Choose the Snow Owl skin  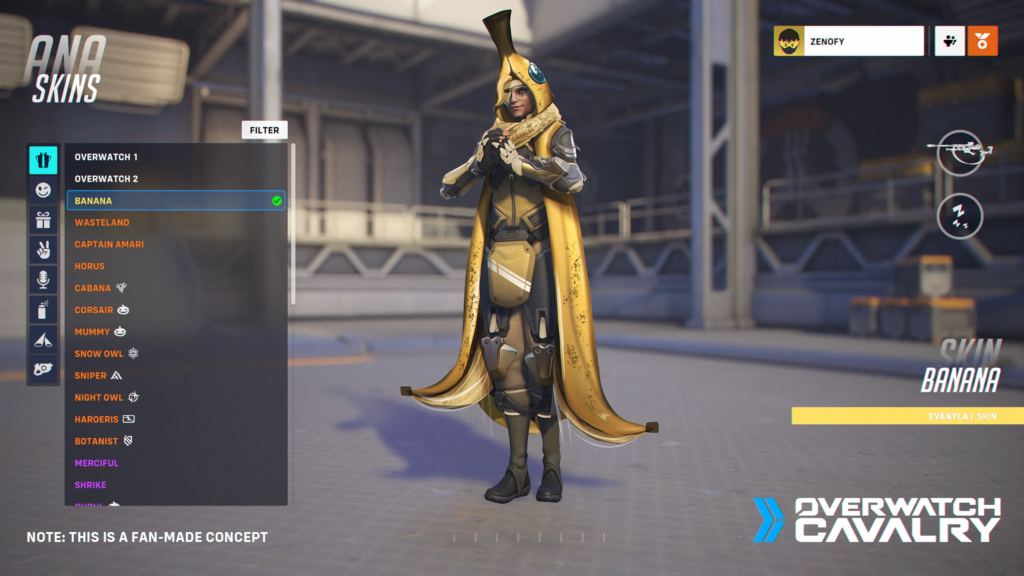click(99, 354)
